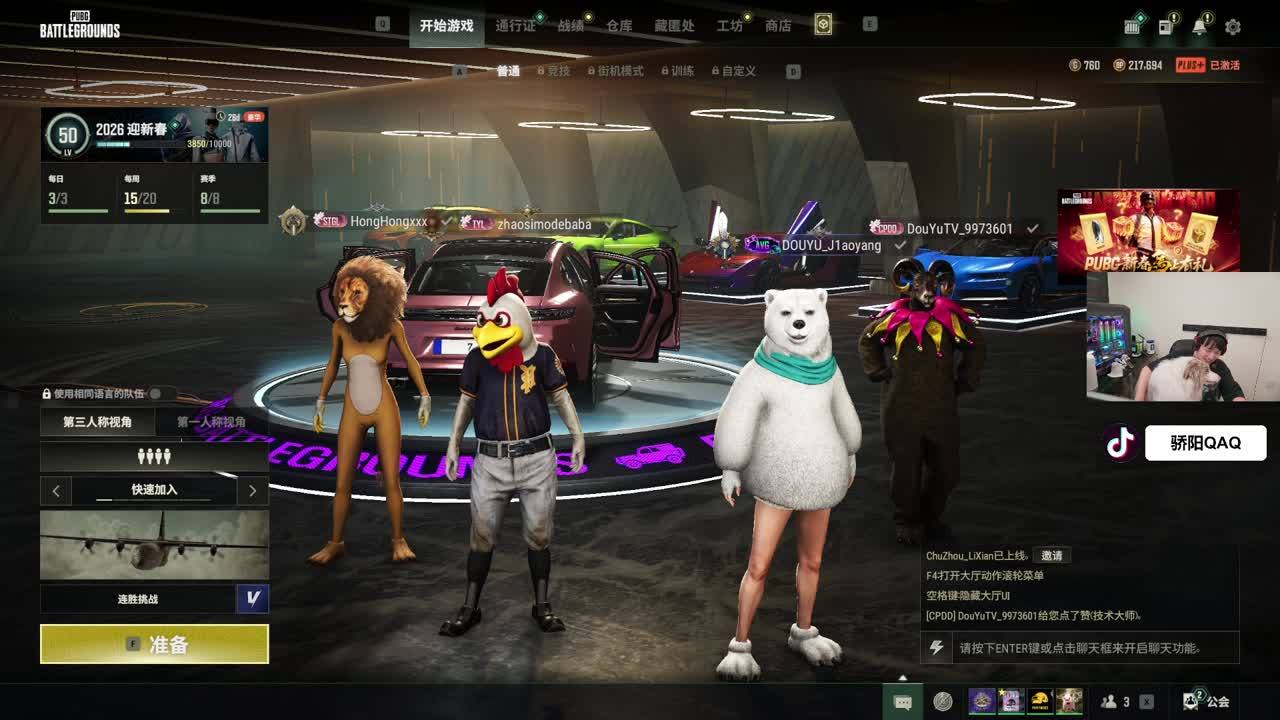Image resolution: width=1280 pixels, height=720 pixels.
Task: Click previous arrow beside 快速加入
Action: click(x=56, y=490)
